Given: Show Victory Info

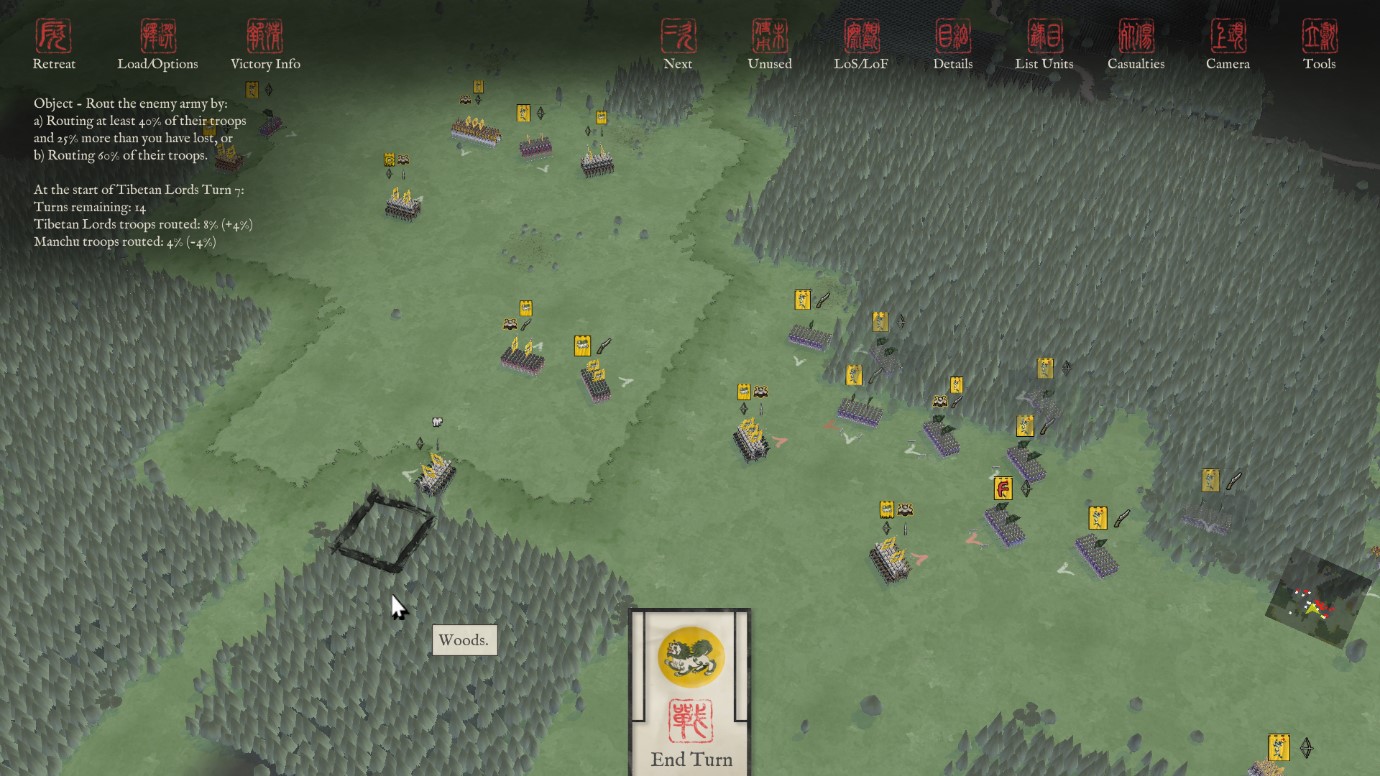Looking at the screenshot, I should click(265, 45).
